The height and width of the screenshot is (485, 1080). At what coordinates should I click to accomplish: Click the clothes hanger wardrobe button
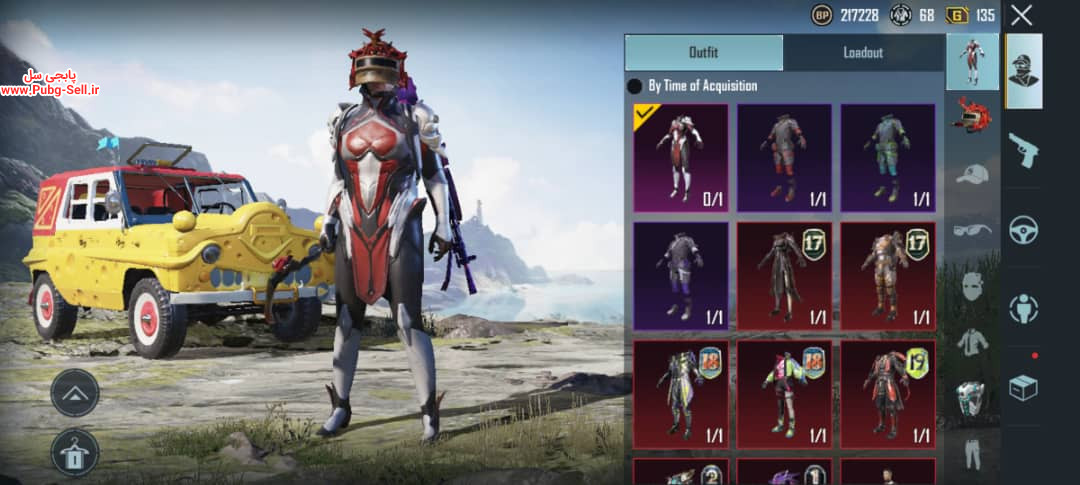[x=75, y=452]
